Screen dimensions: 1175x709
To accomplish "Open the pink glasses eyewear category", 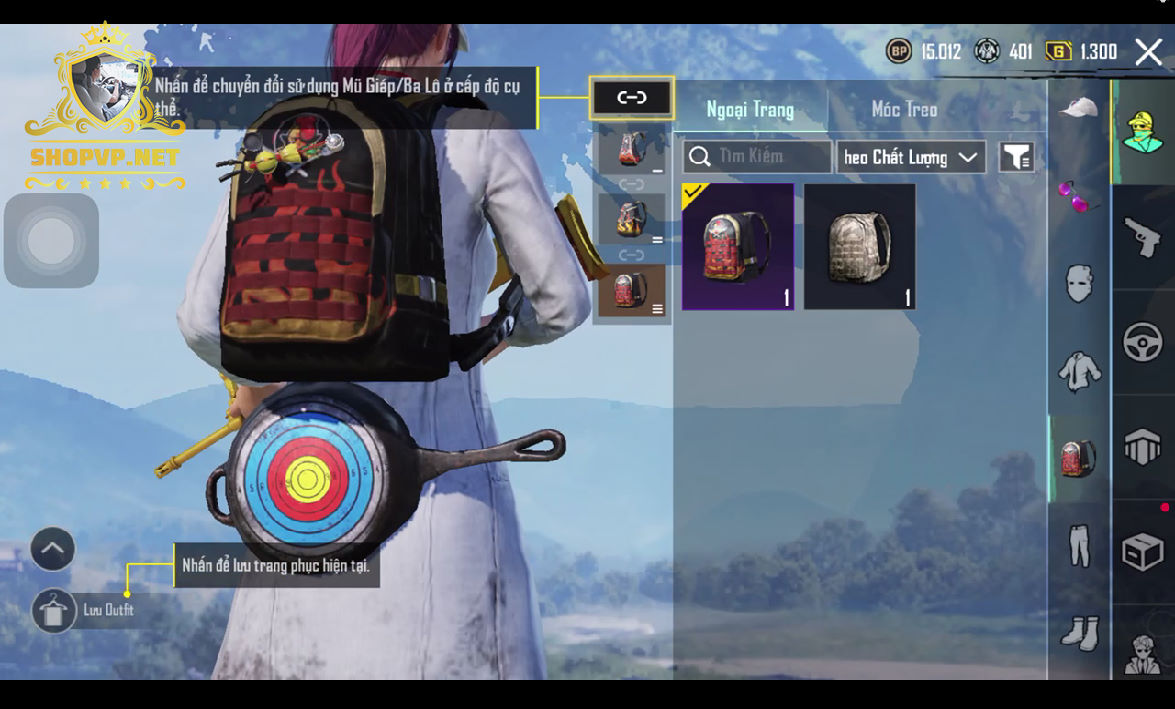I will pyautogui.click(x=1078, y=196).
